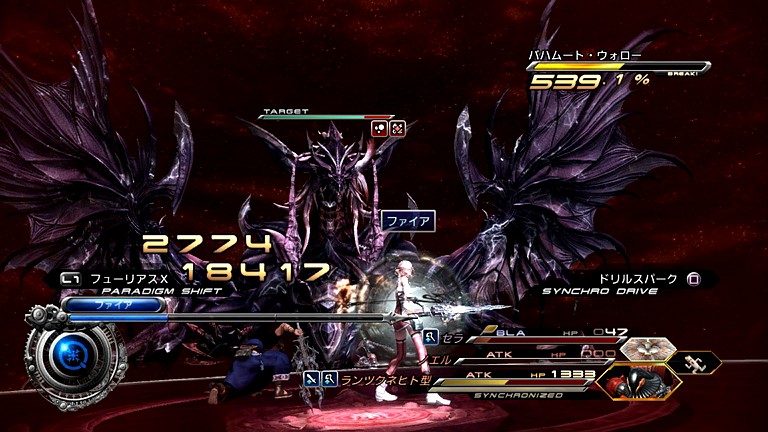Select セラ's party status row
The image size is (768, 432).
coord(520,333)
